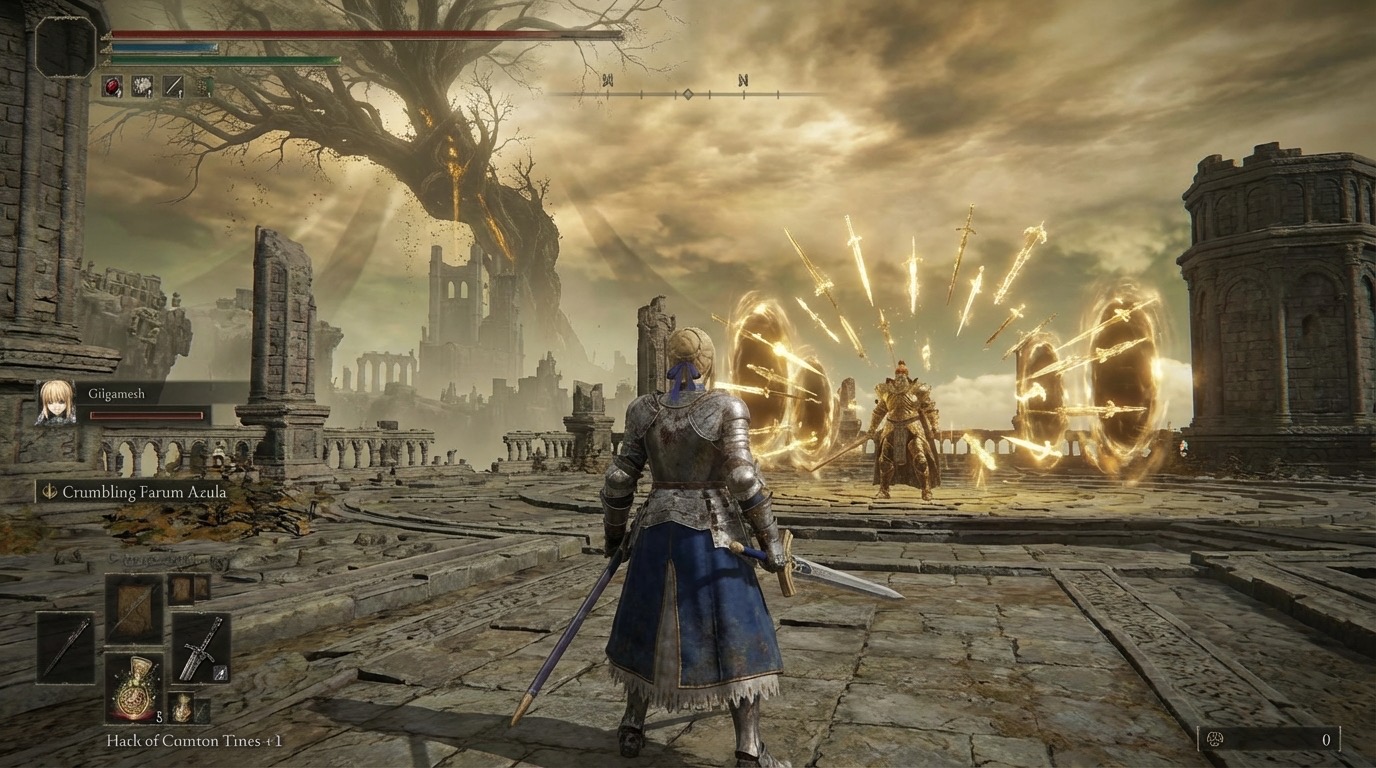Click the empty octagonal emblem frame

coord(66,46)
